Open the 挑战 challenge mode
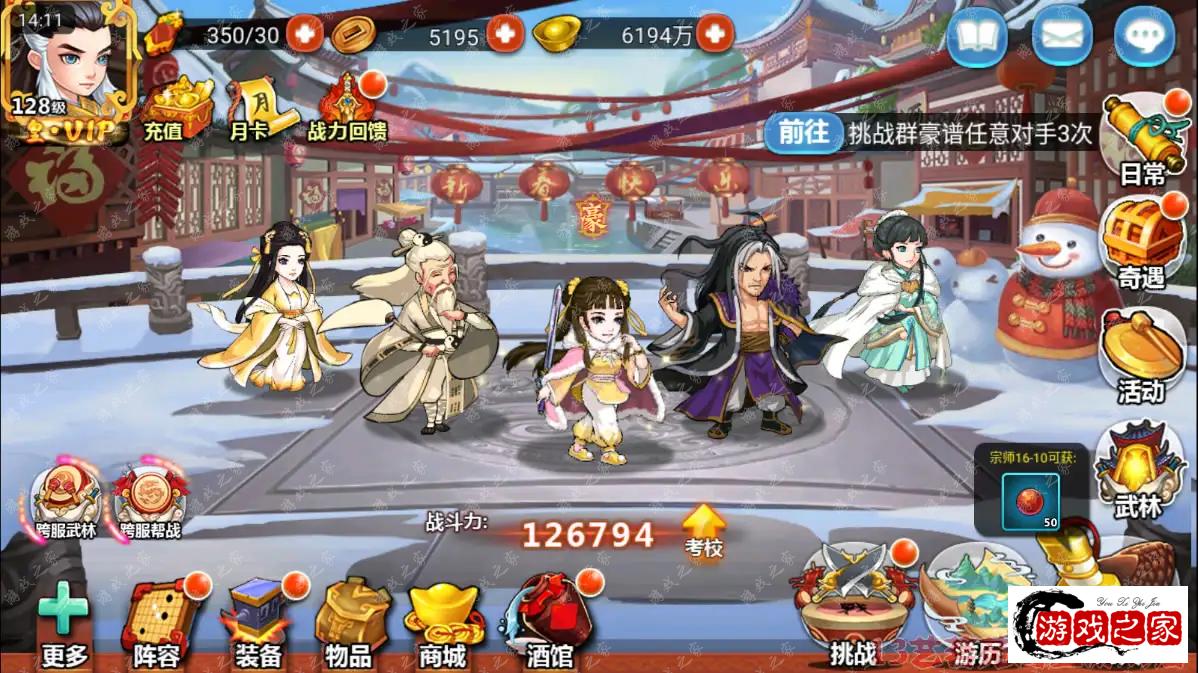Image resolution: width=1198 pixels, height=673 pixels. [852, 605]
